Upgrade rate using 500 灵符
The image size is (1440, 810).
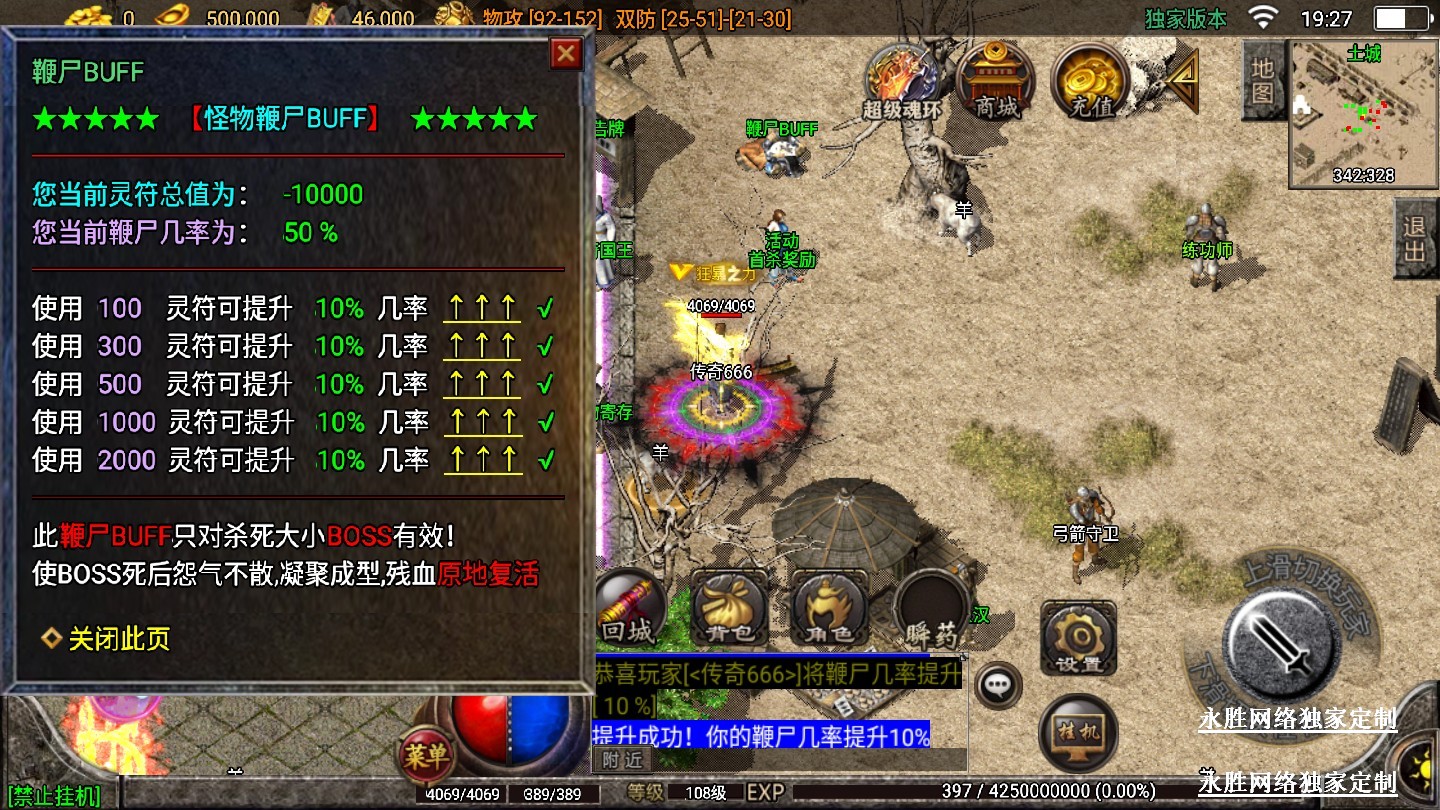(x=482, y=385)
